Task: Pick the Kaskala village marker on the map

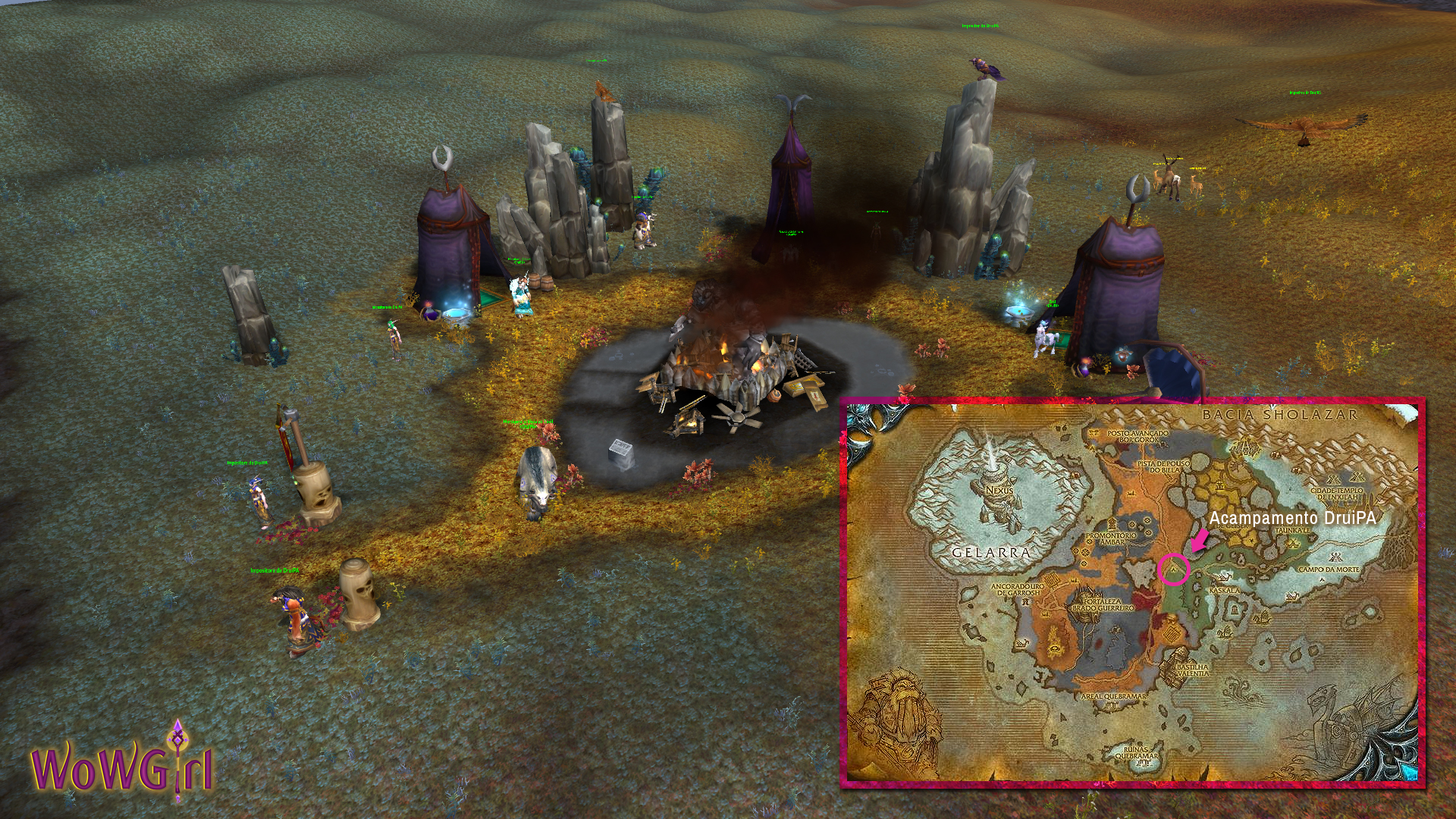Action: tap(1223, 589)
